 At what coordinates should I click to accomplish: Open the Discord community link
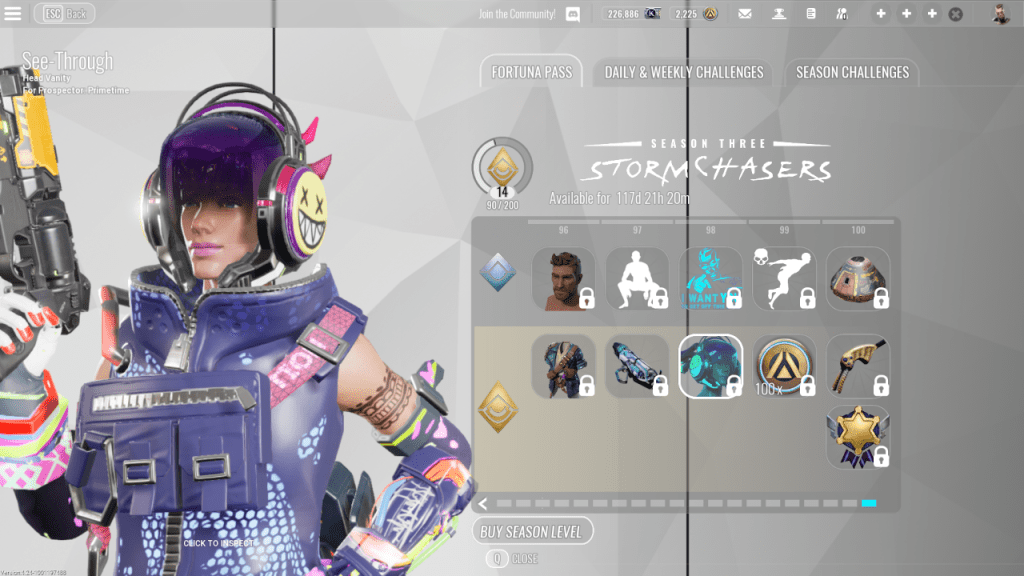(x=573, y=14)
